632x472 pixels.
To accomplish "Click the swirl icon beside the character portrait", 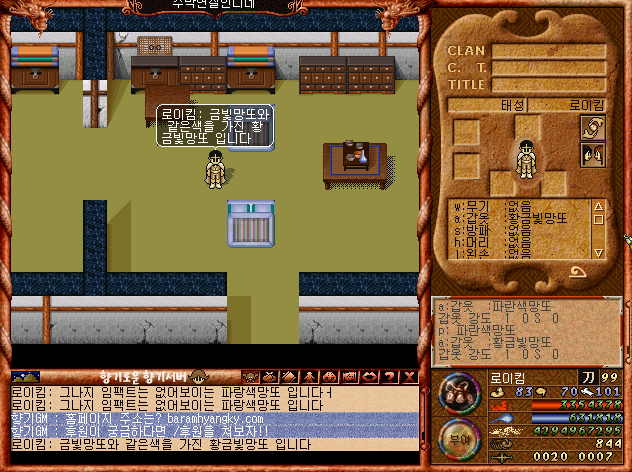I will pyautogui.click(x=593, y=129).
